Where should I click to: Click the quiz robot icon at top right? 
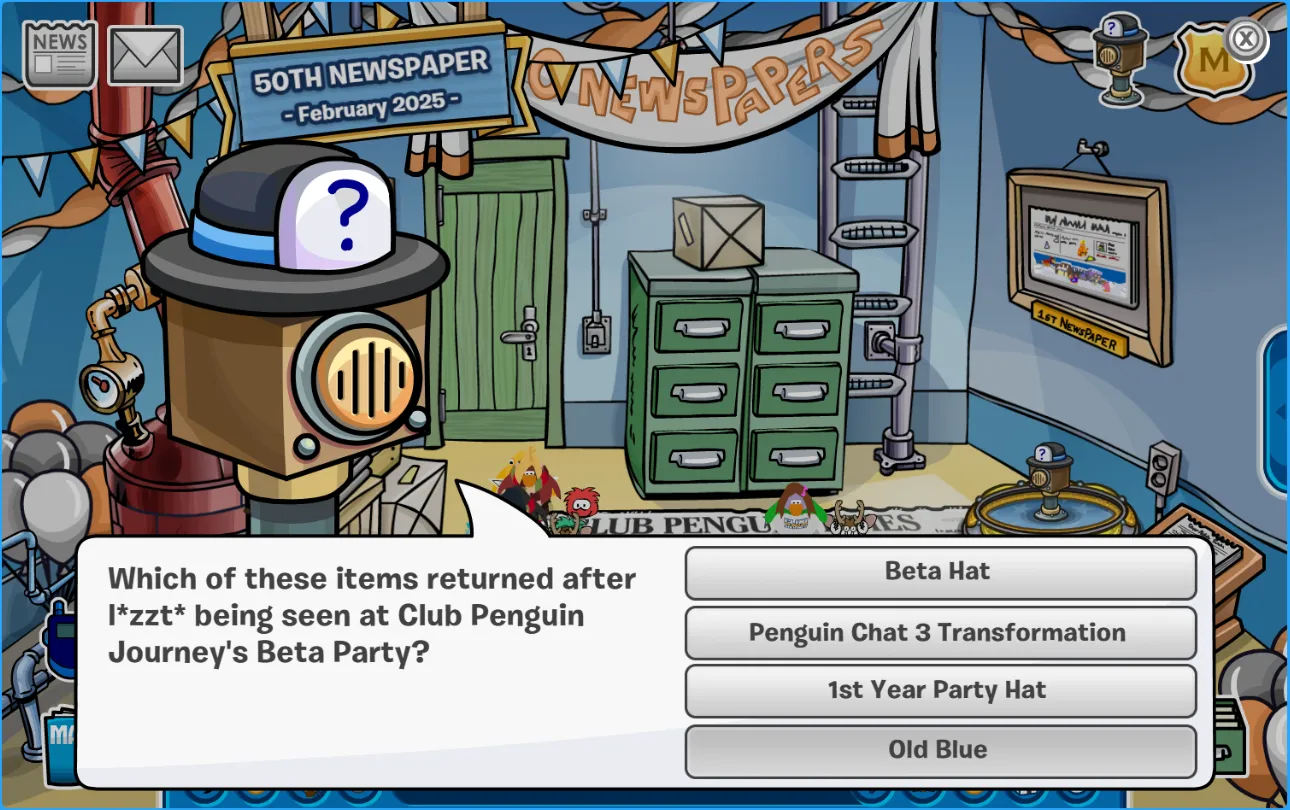point(1119,58)
